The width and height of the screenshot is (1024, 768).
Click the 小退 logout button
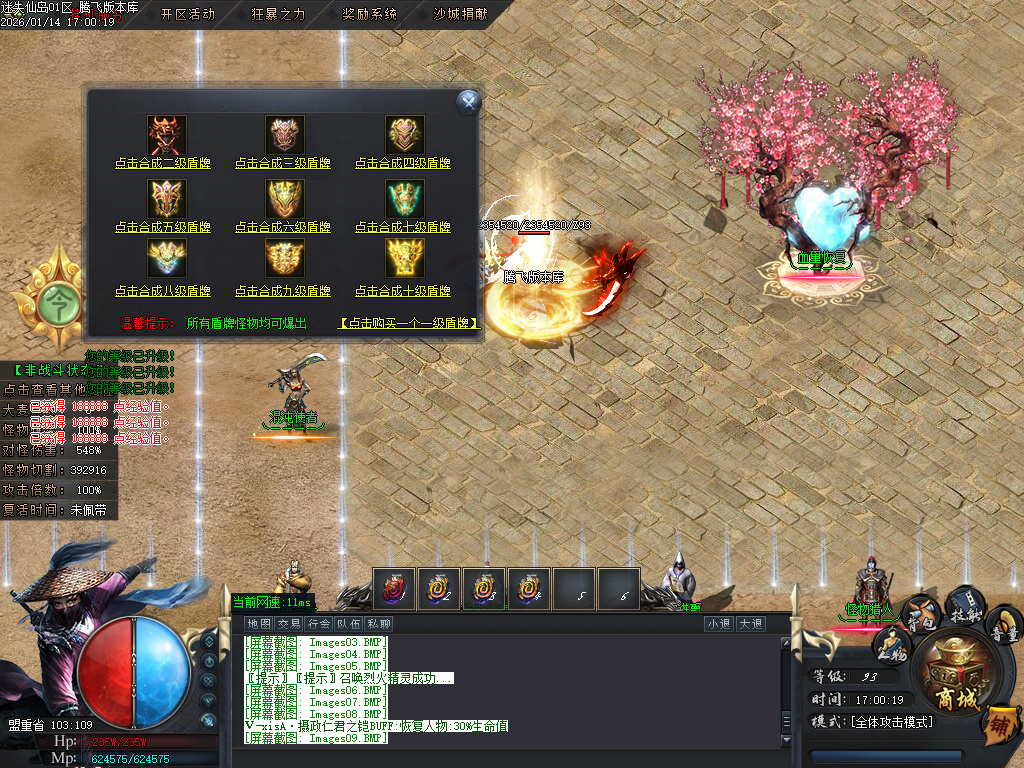tap(718, 624)
